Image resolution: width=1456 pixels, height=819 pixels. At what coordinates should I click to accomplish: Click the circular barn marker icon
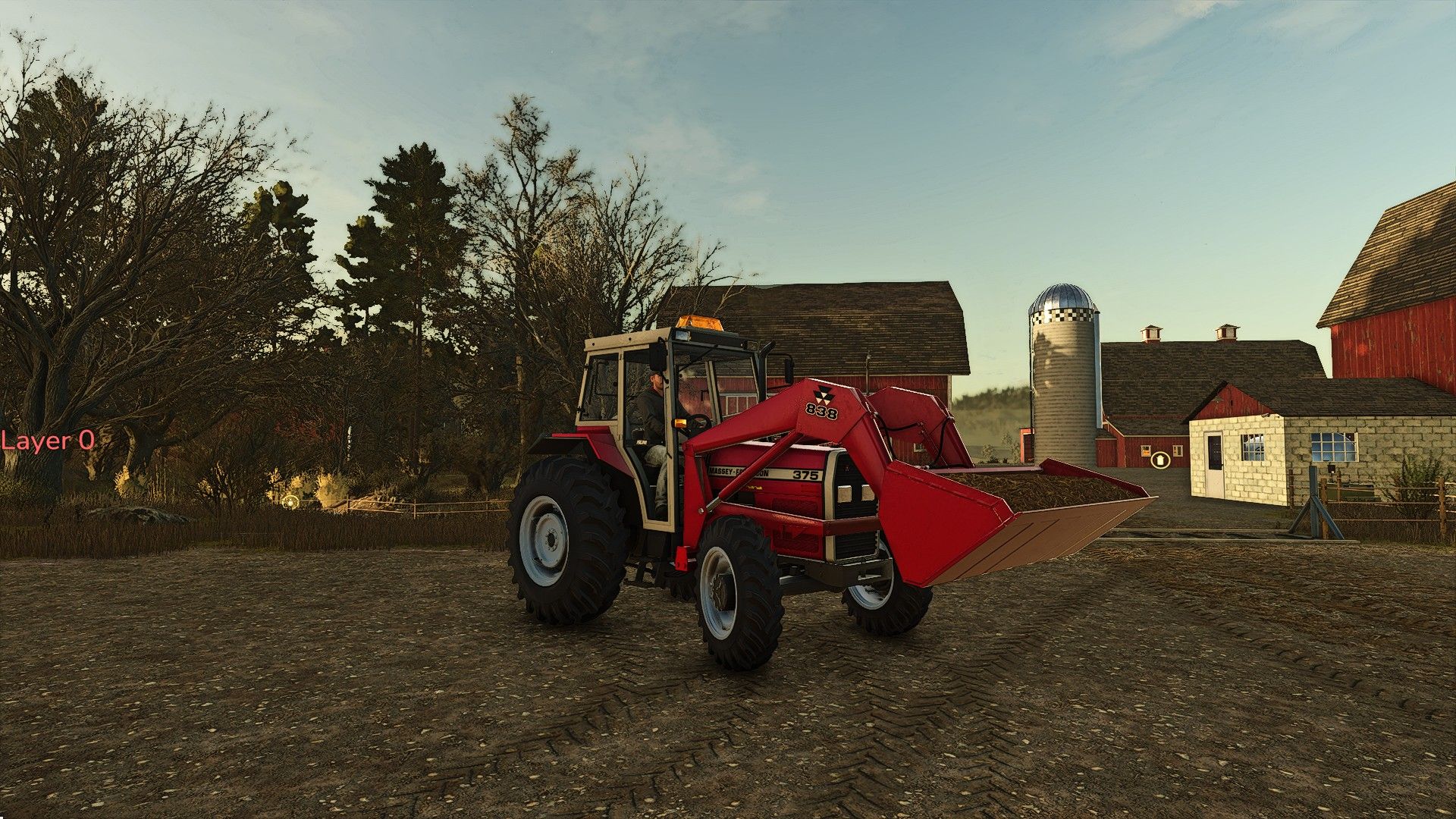point(1159,459)
